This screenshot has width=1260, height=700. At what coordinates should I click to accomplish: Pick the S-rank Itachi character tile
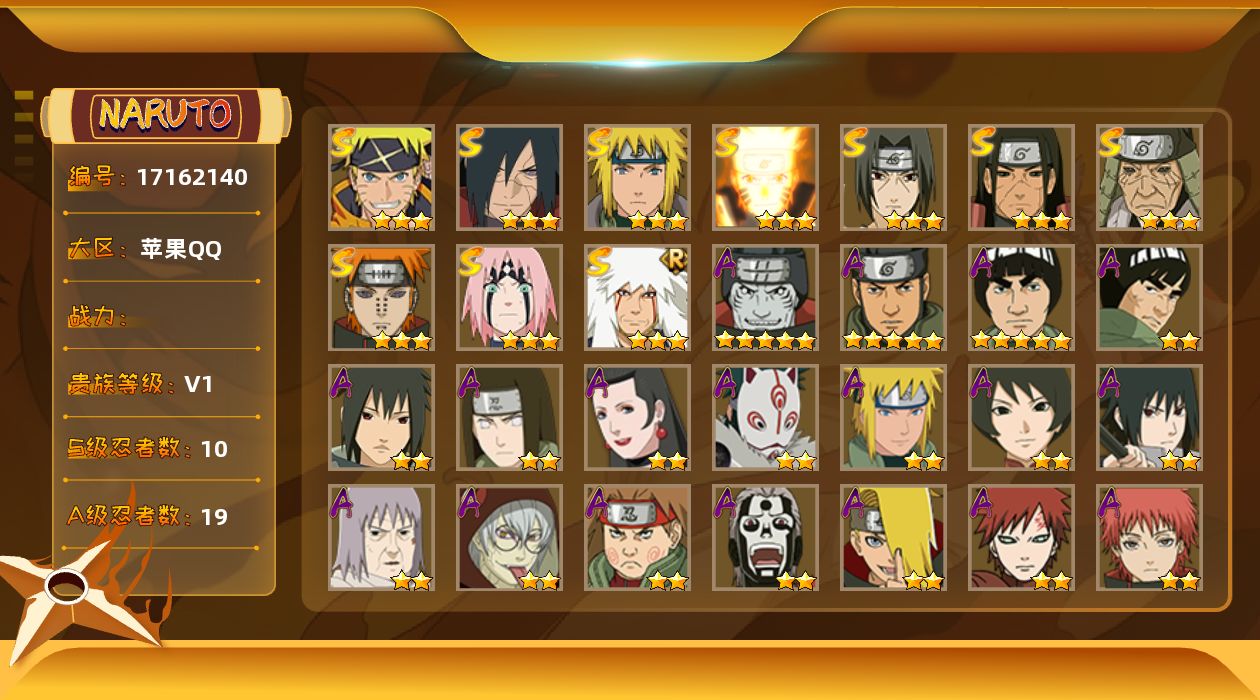(893, 177)
